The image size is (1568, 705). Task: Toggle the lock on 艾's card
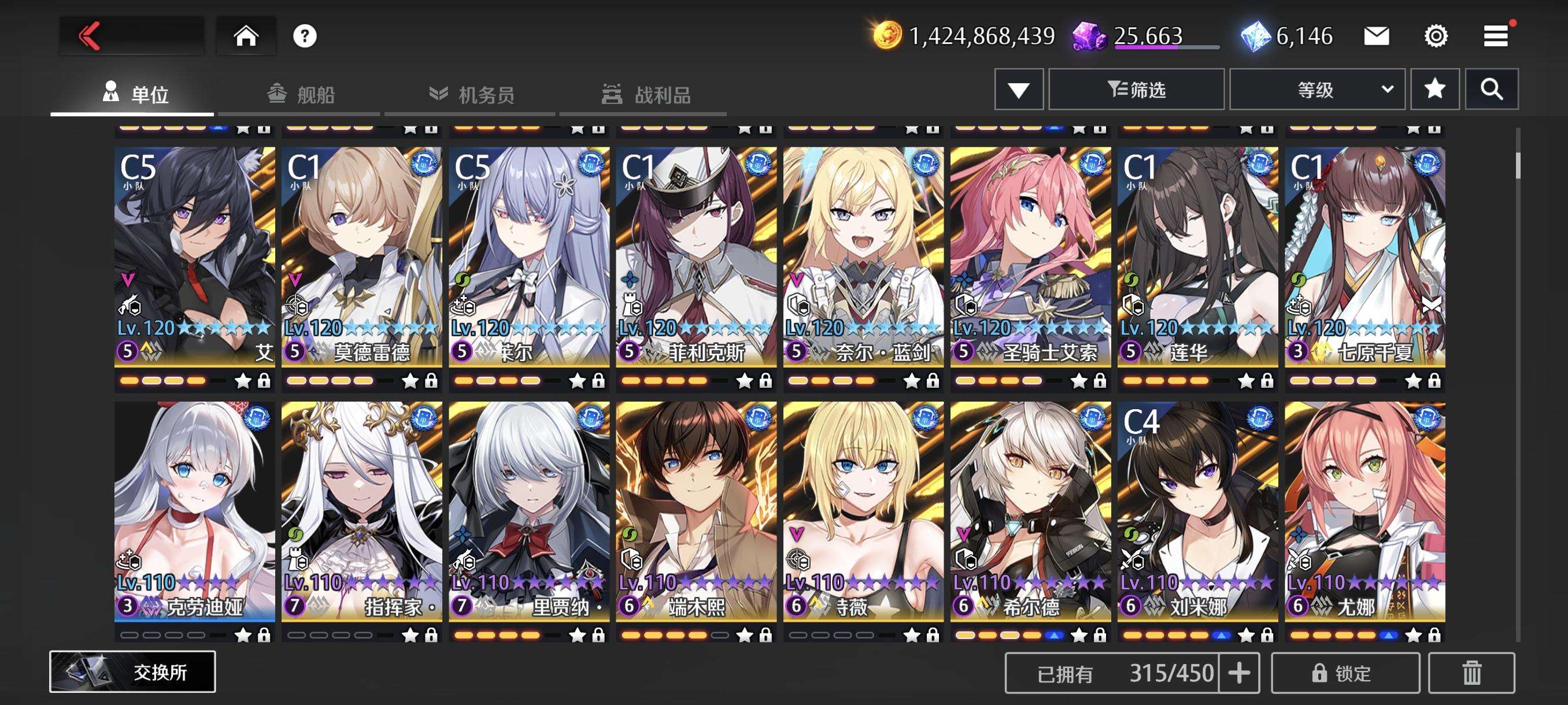pyautogui.click(x=265, y=382)
